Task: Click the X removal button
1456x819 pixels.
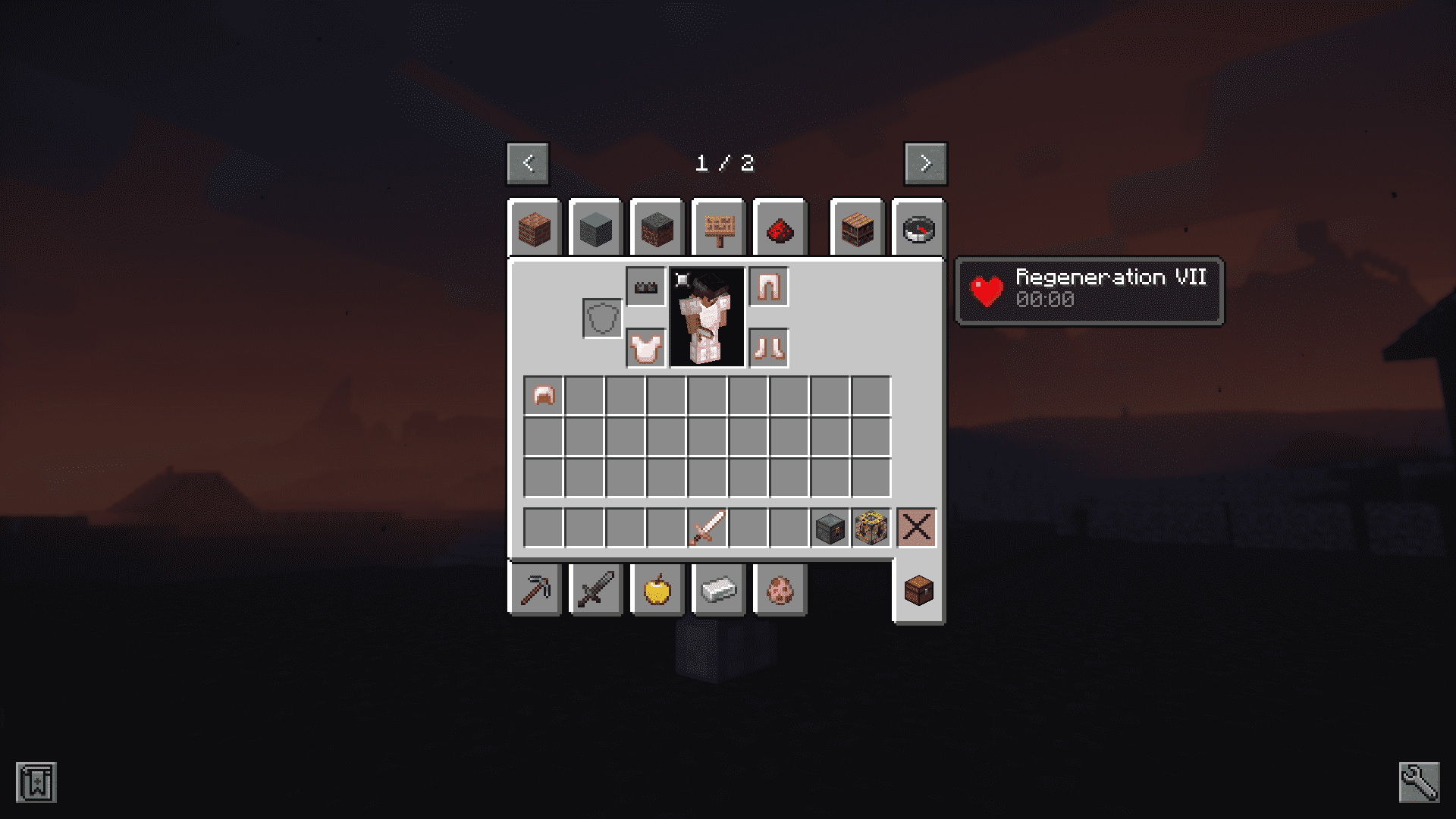Action: click(x=917, y=529)
